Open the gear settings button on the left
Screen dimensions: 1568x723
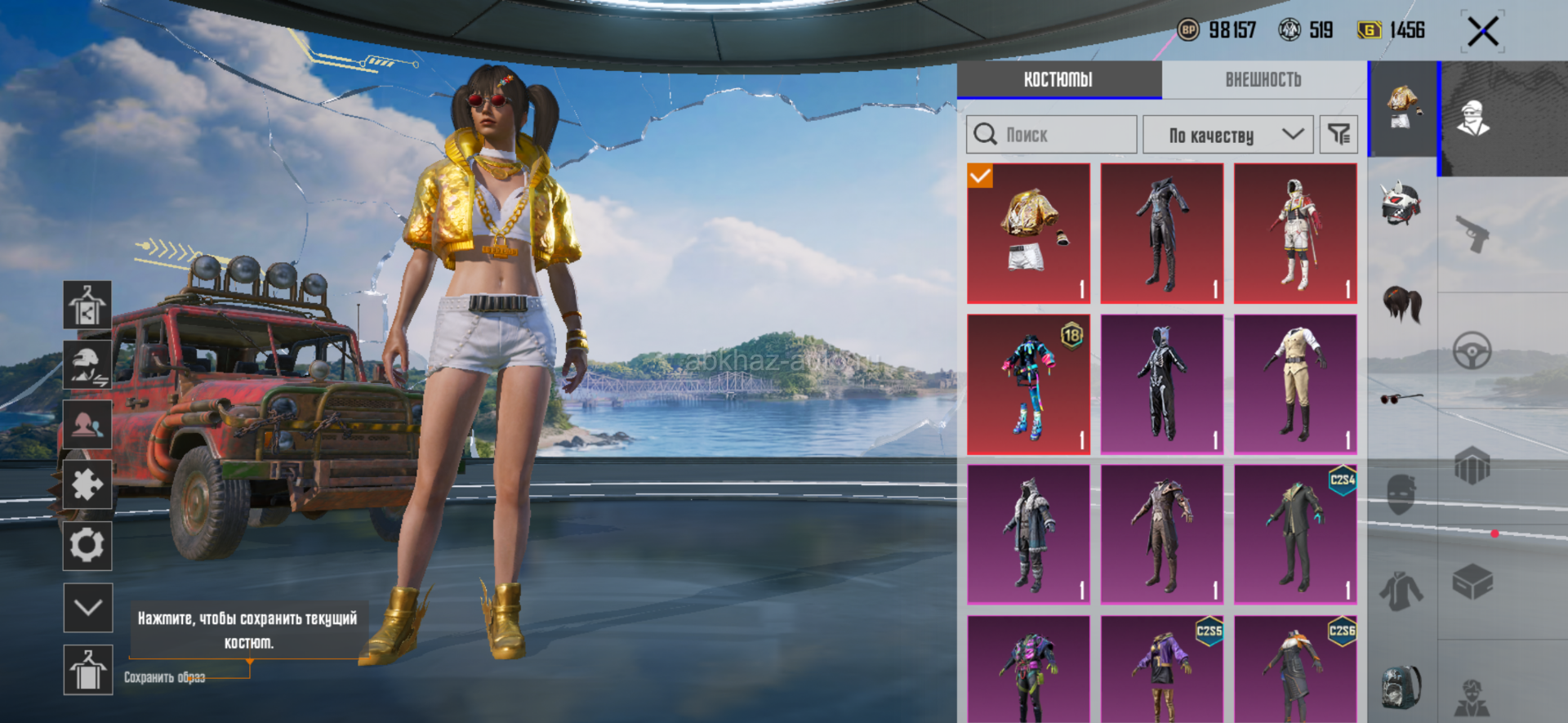(87, 545)
